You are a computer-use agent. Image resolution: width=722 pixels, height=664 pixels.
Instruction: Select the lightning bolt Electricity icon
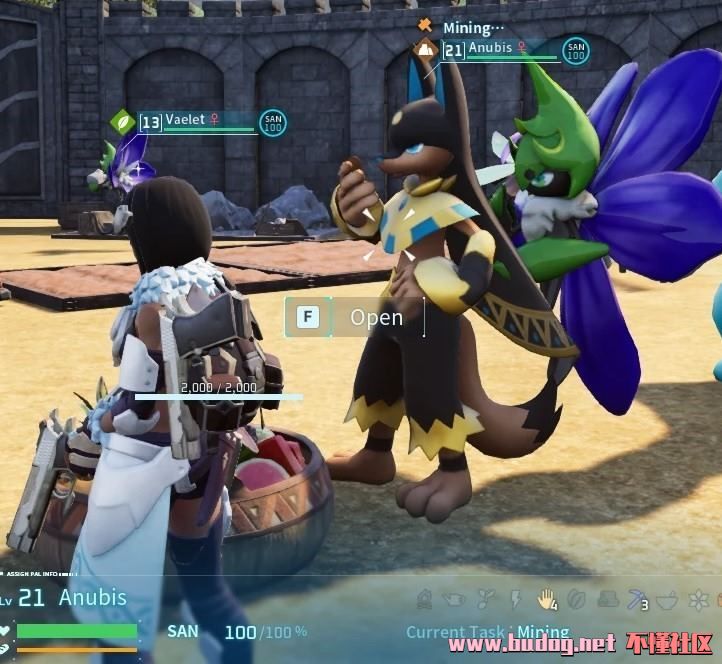516,599
